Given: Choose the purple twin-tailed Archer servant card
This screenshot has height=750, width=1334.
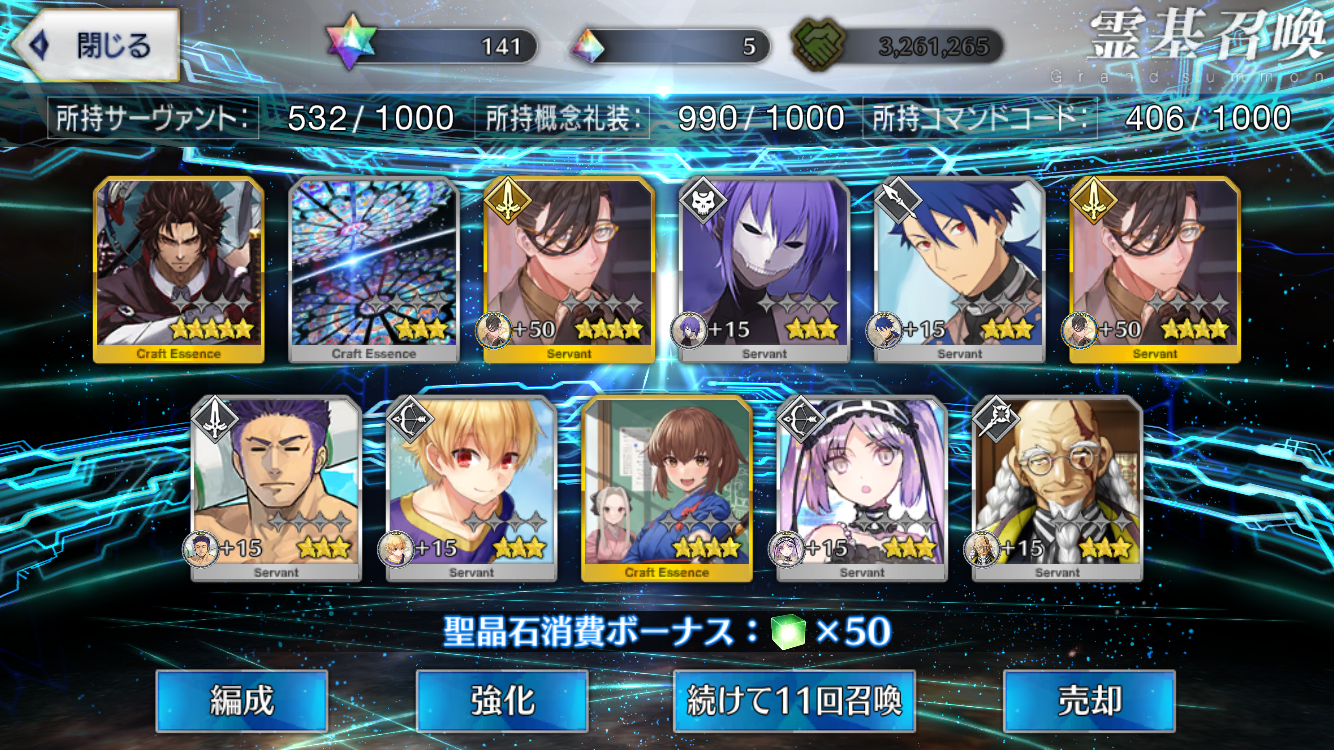Looking at the screenshot, I should [862, 488].
